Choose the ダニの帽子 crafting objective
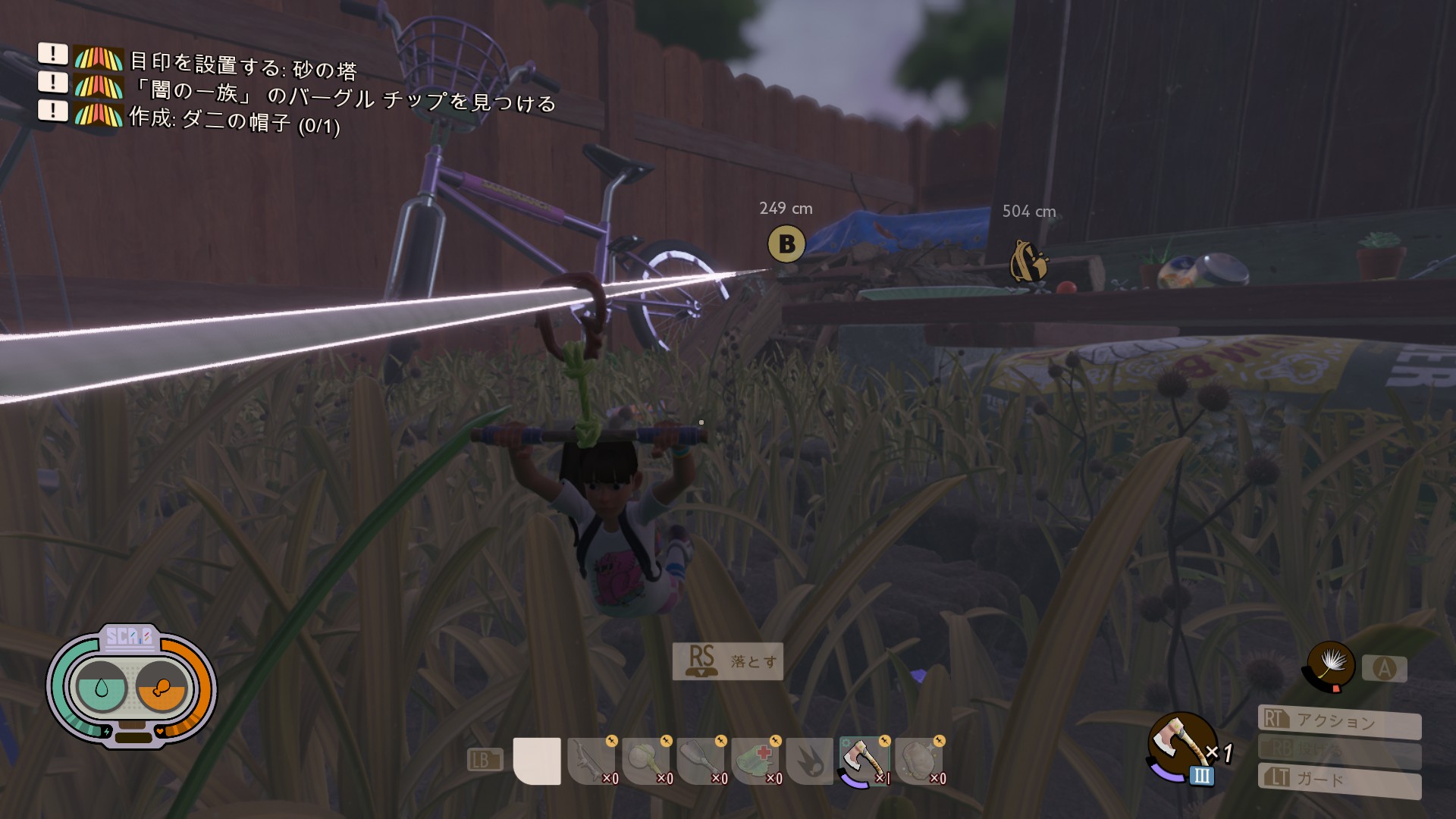The height and width of the screenshot is (819, 1456). (234, 121)
